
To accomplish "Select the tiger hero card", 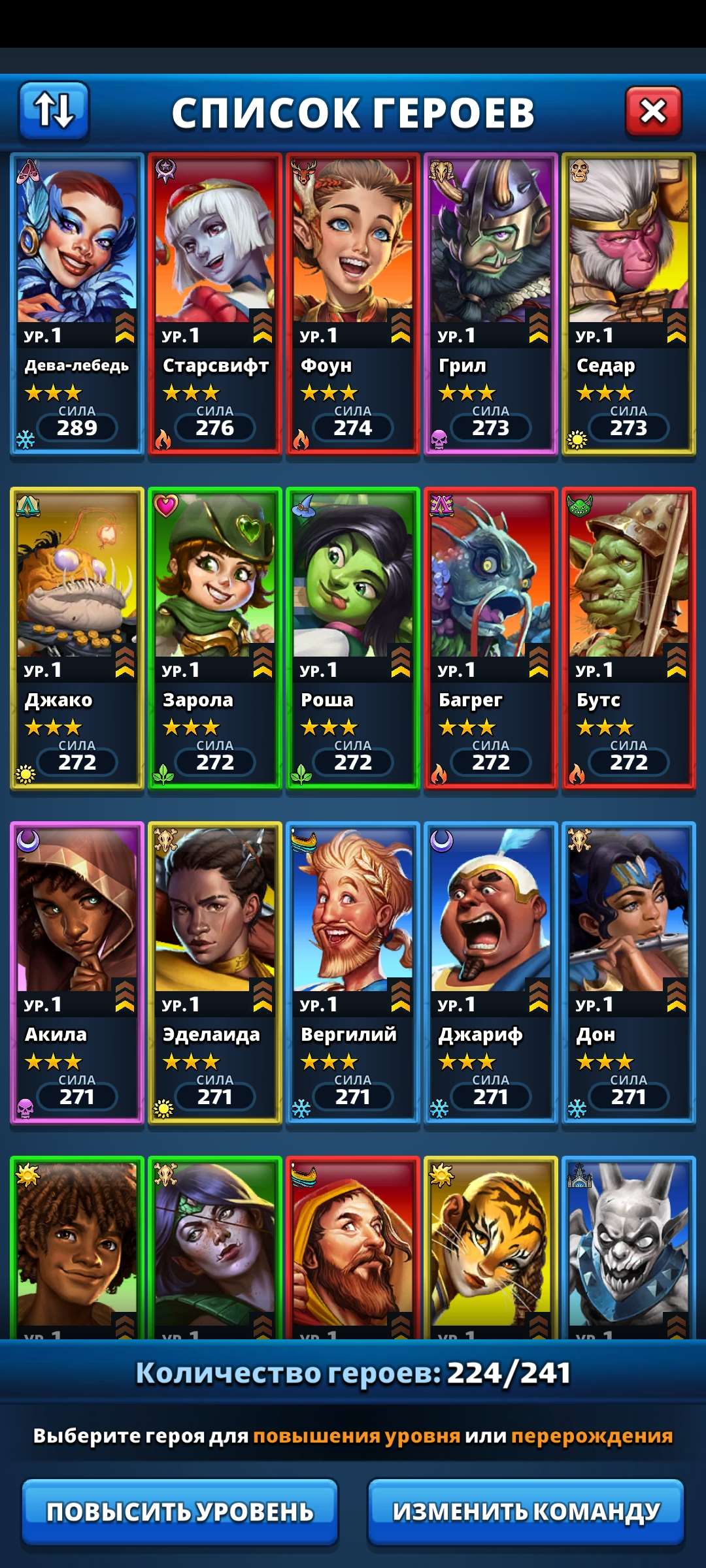I will pos(491,1248).
